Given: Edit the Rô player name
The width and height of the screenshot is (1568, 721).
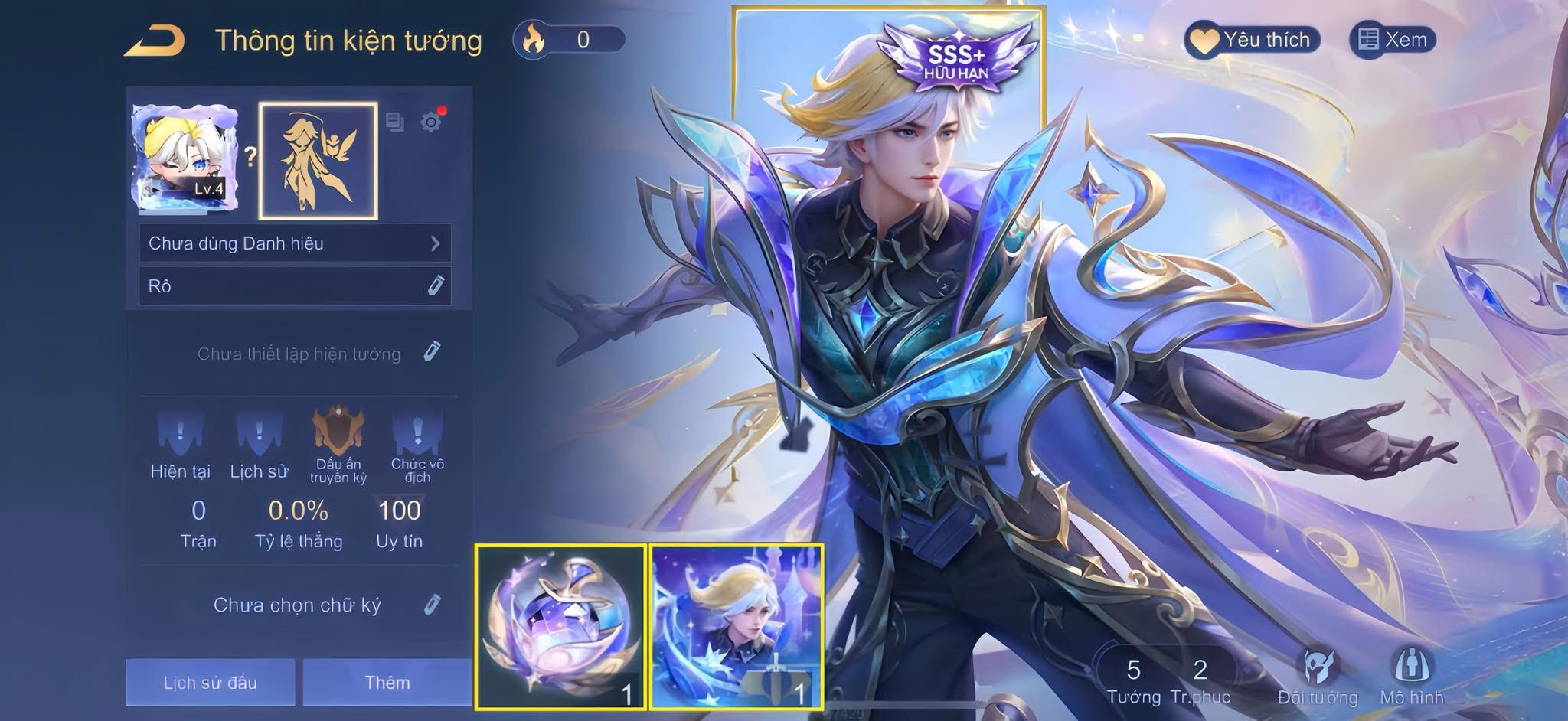Looking at the screenshot, I should (435, 286).
